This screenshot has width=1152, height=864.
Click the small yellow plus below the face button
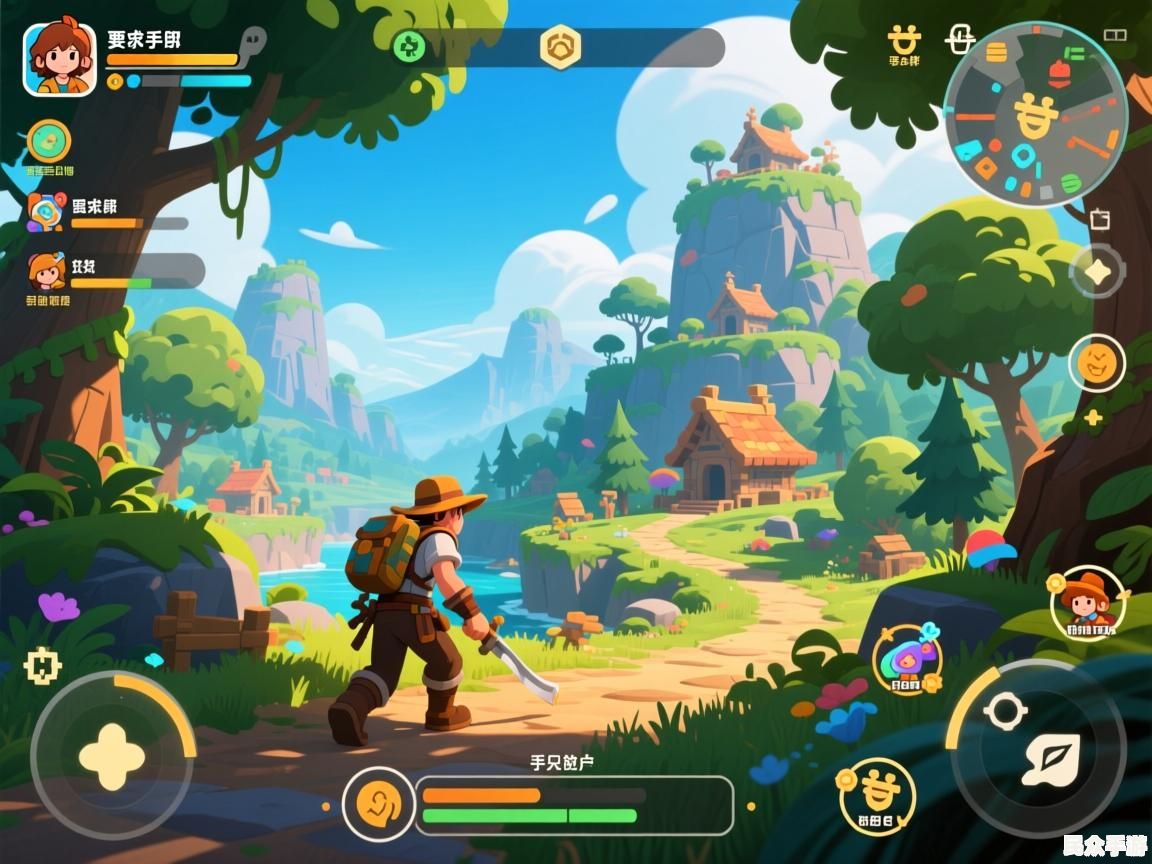[x=1094, y=418]
